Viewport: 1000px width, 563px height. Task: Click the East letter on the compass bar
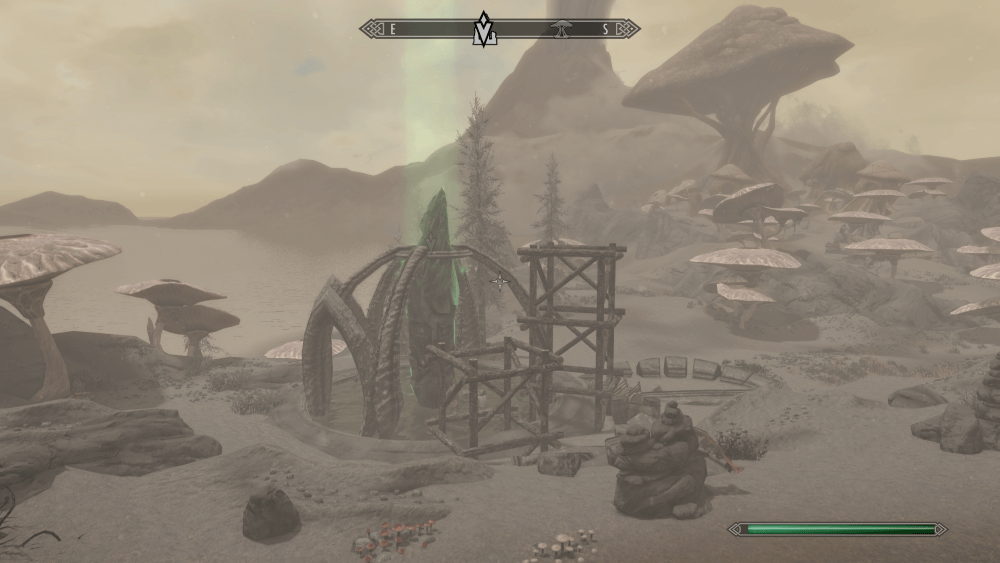pyautogui.click(x=393, y=29)
